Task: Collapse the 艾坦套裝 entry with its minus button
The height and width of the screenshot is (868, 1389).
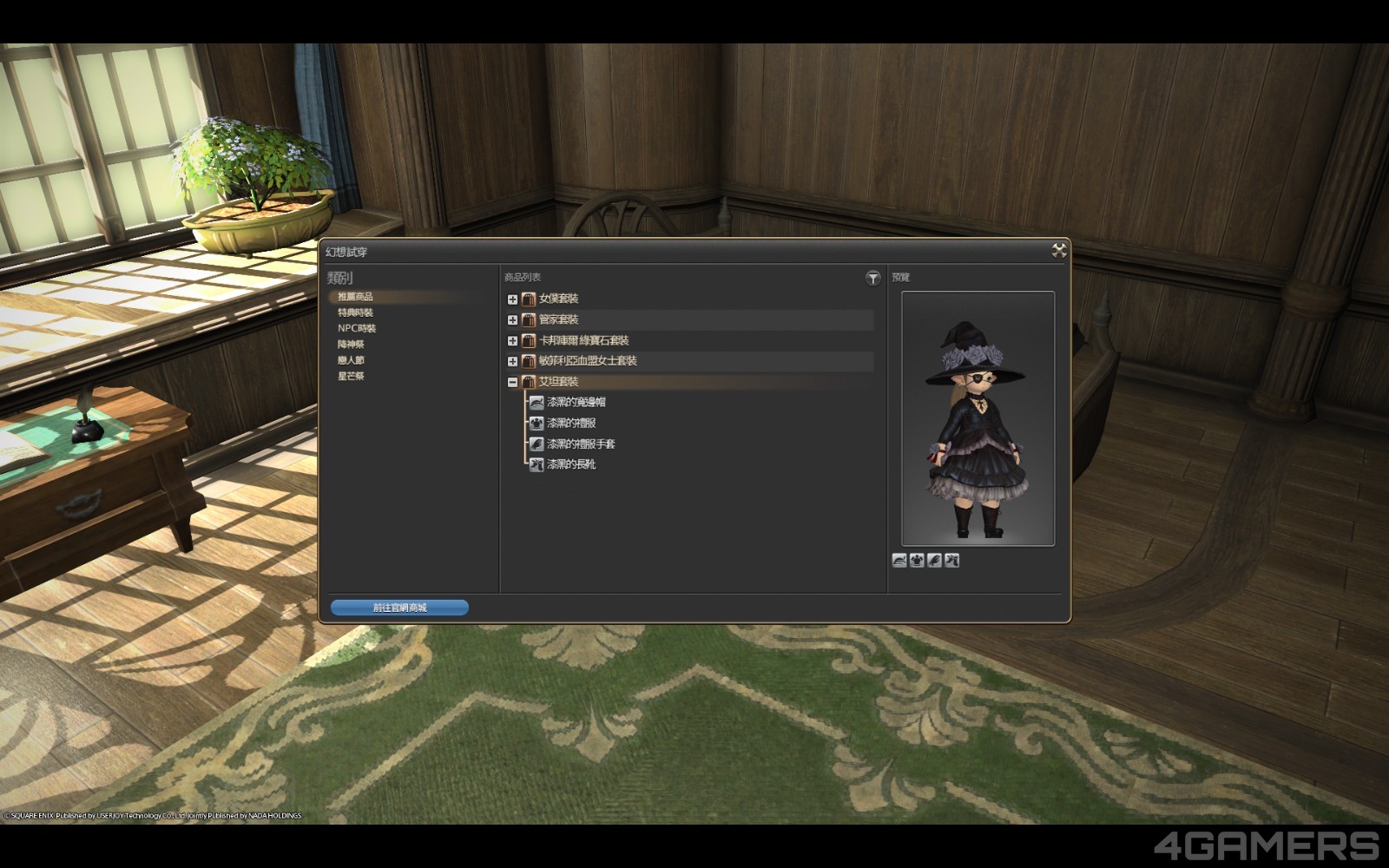Action: pyautogui.click(x=511, y=381)
